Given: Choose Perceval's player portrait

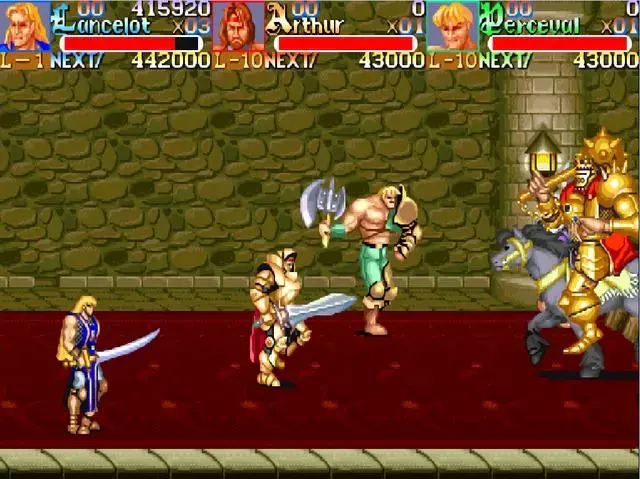Looking at the screenshot, I should (452, 26).
